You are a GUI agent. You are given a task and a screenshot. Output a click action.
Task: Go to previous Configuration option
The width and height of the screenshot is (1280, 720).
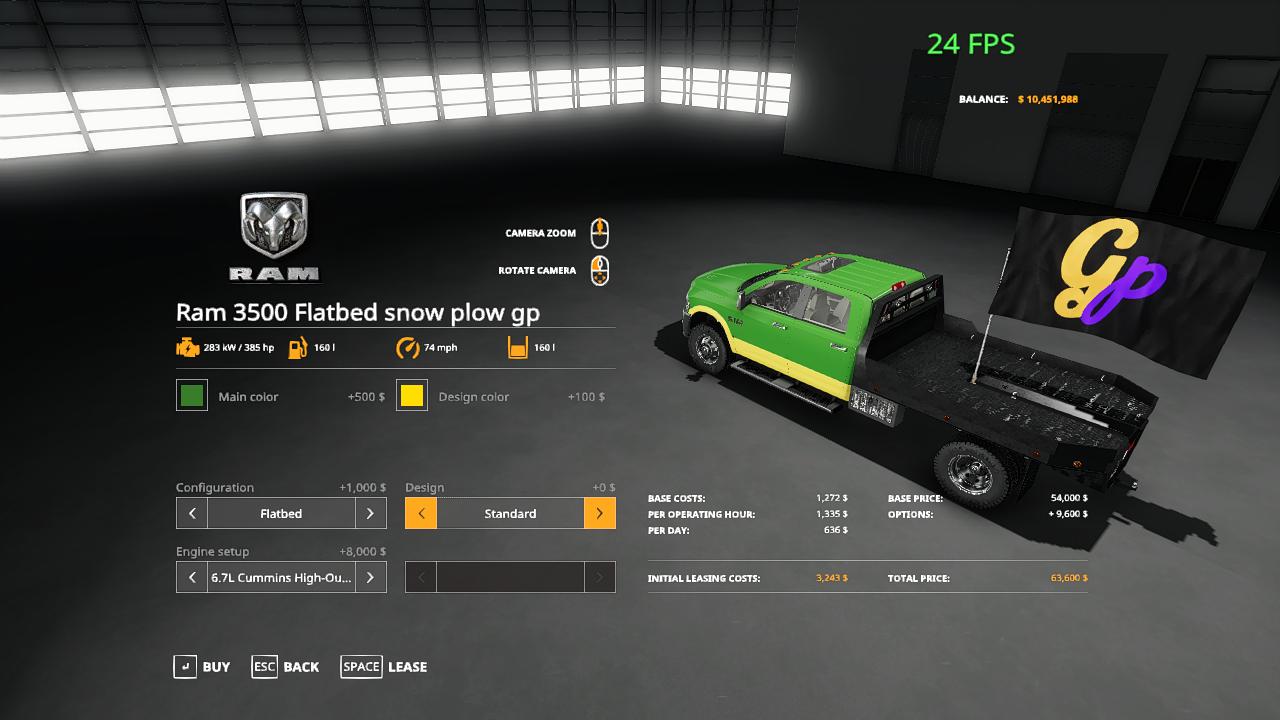click(x=192, y=513)
